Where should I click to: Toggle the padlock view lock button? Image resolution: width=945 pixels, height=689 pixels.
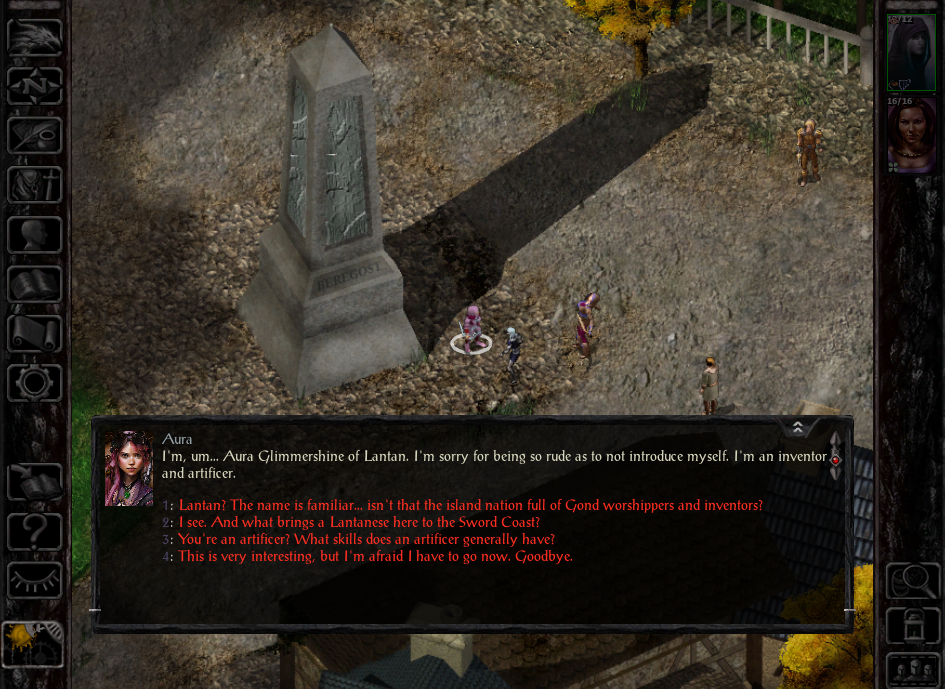(912, 627)
